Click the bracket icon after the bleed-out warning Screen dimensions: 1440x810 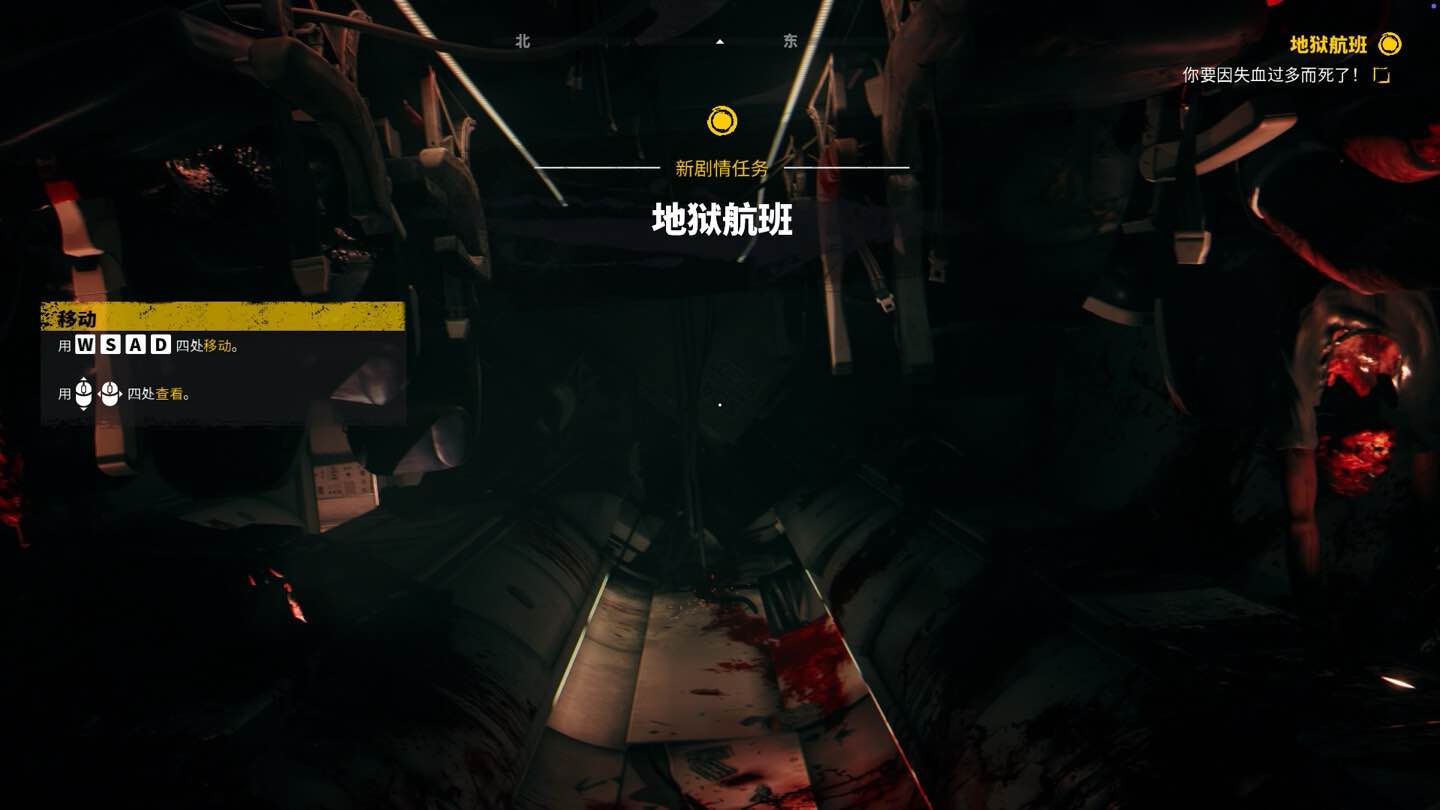click(1383, 74)
